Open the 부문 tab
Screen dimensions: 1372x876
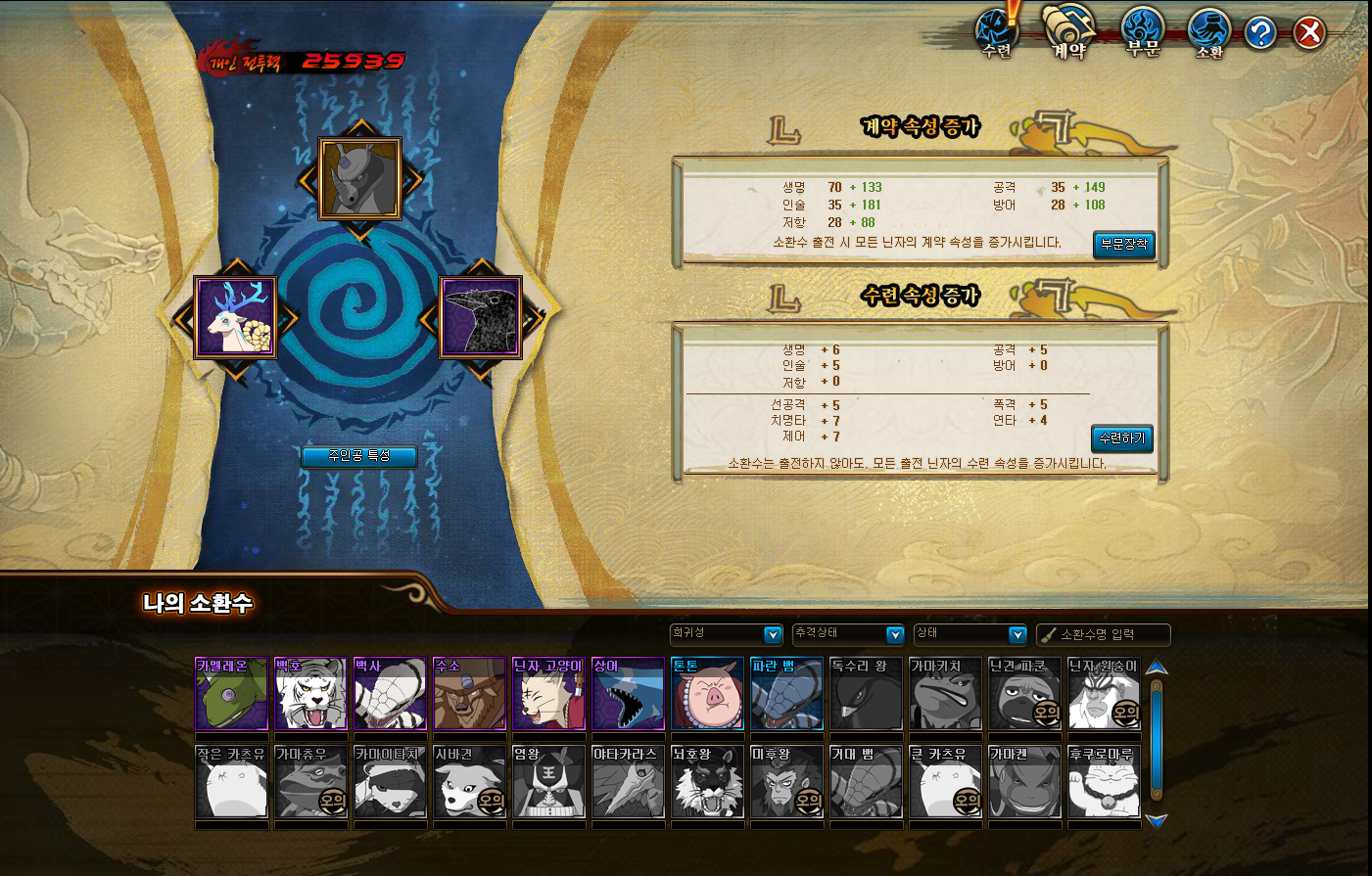pyautogui.click(x=1142, y=33)
